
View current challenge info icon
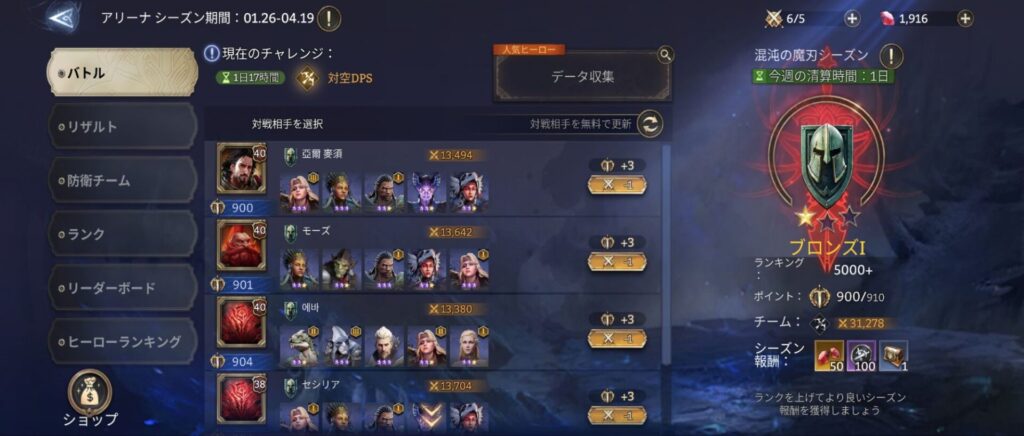click(x=212, y=53)
